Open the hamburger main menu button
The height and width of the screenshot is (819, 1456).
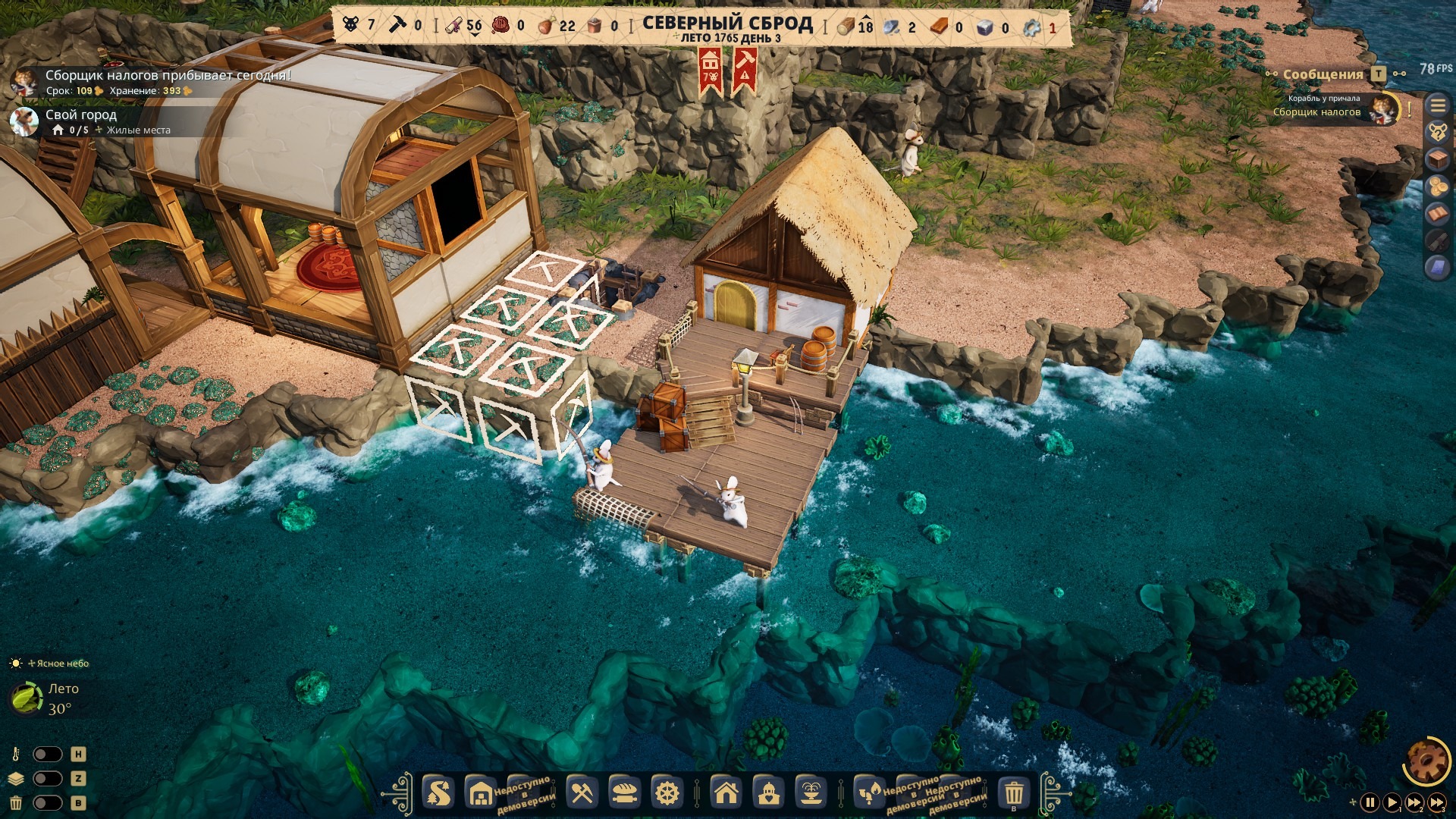[1438, 105]
